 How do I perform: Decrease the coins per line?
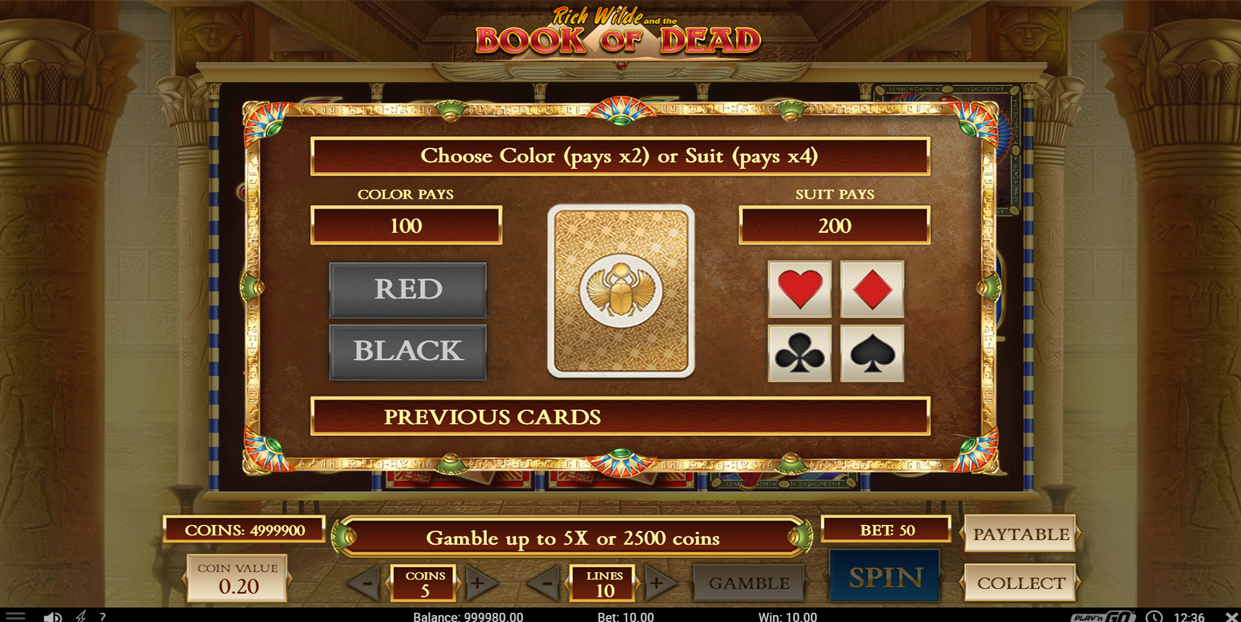pyautogui.click(x=366, y=583)
